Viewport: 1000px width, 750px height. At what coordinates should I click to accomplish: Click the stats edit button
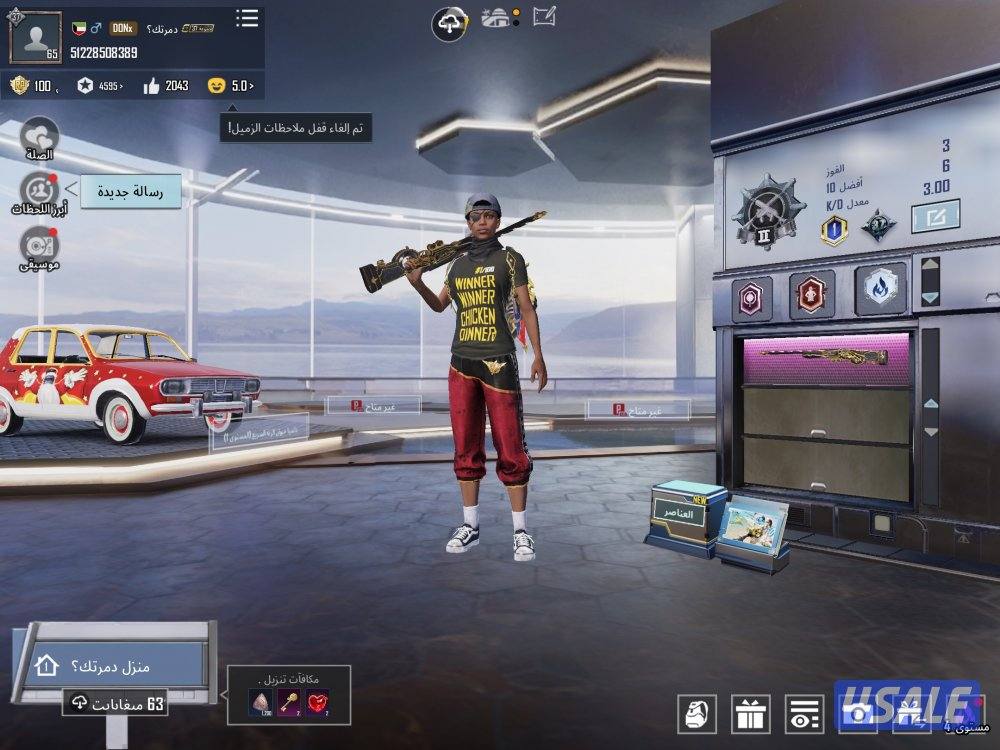(x=935, y=216)
